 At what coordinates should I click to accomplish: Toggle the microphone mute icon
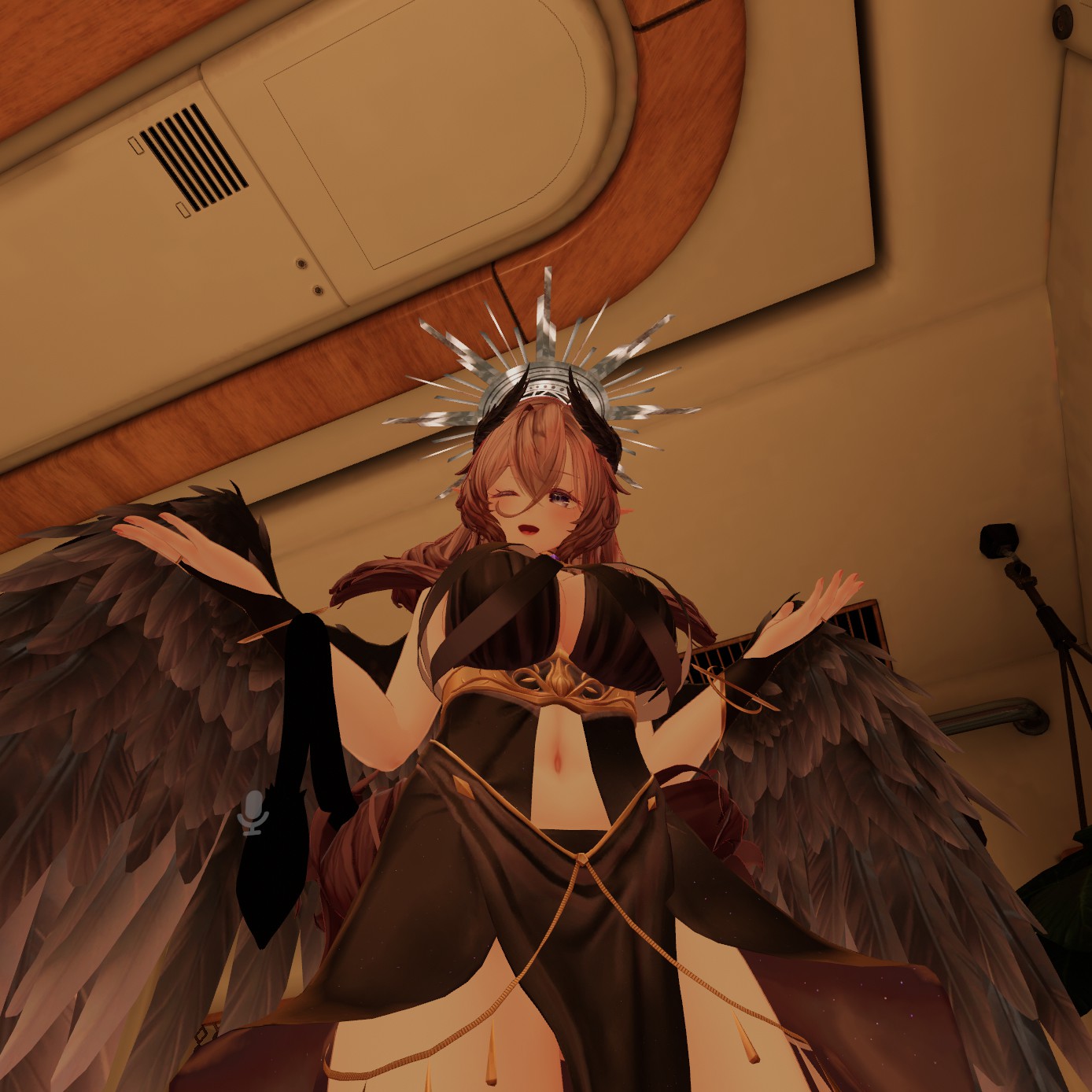click(x=253, y=812)
